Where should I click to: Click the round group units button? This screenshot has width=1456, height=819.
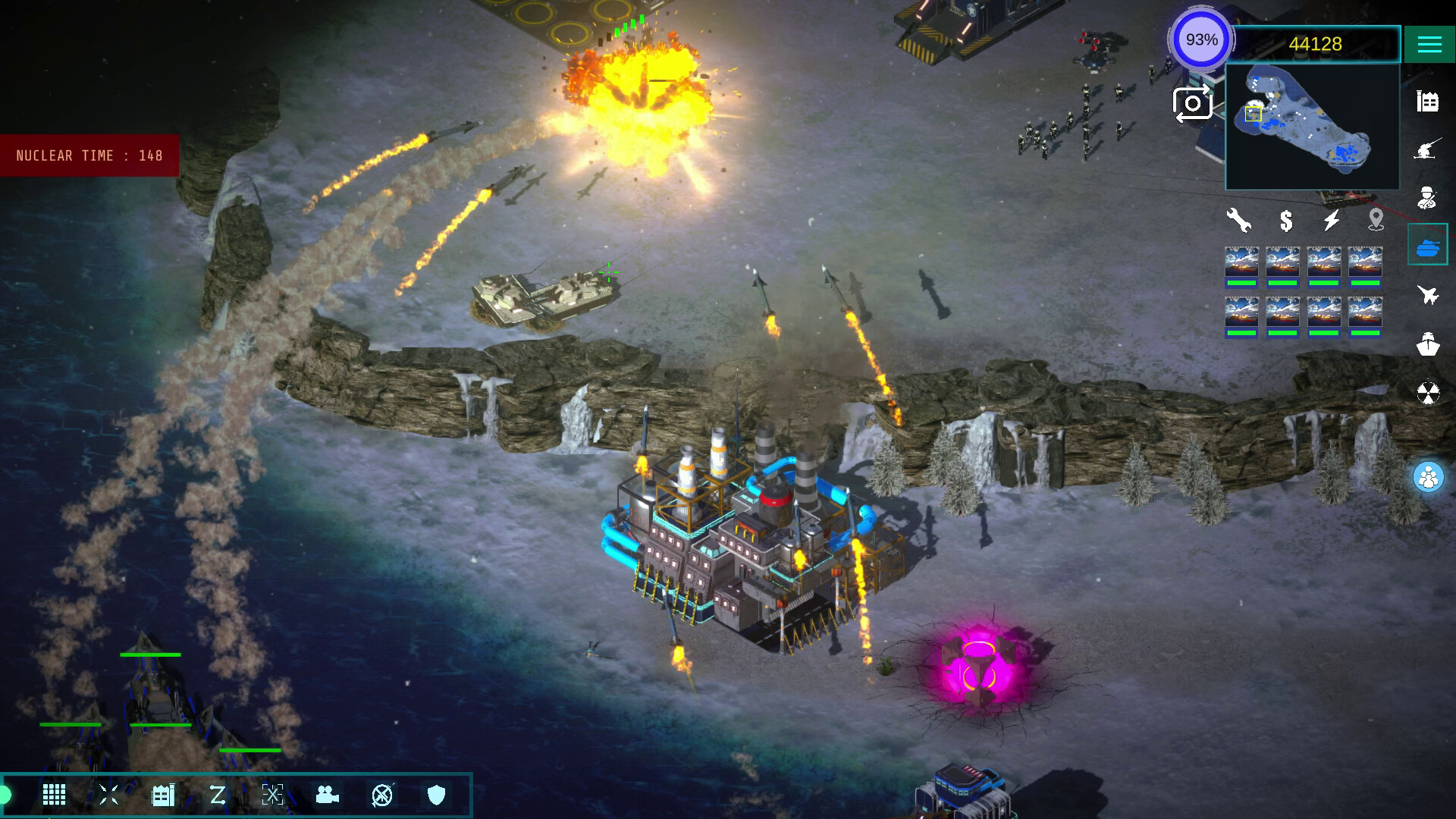coord(1429,478)
